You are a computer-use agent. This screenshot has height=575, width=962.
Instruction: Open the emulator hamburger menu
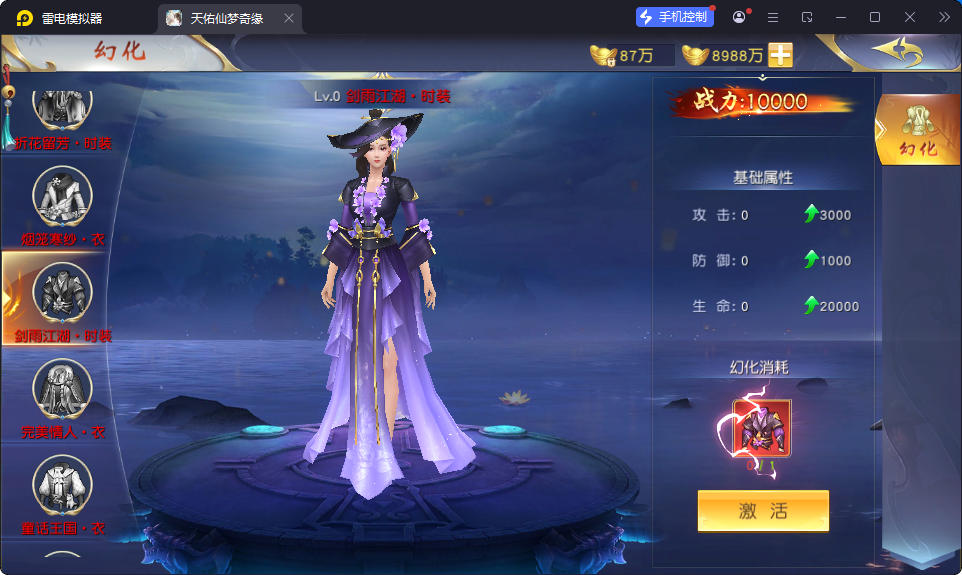[x=773, y=17]
